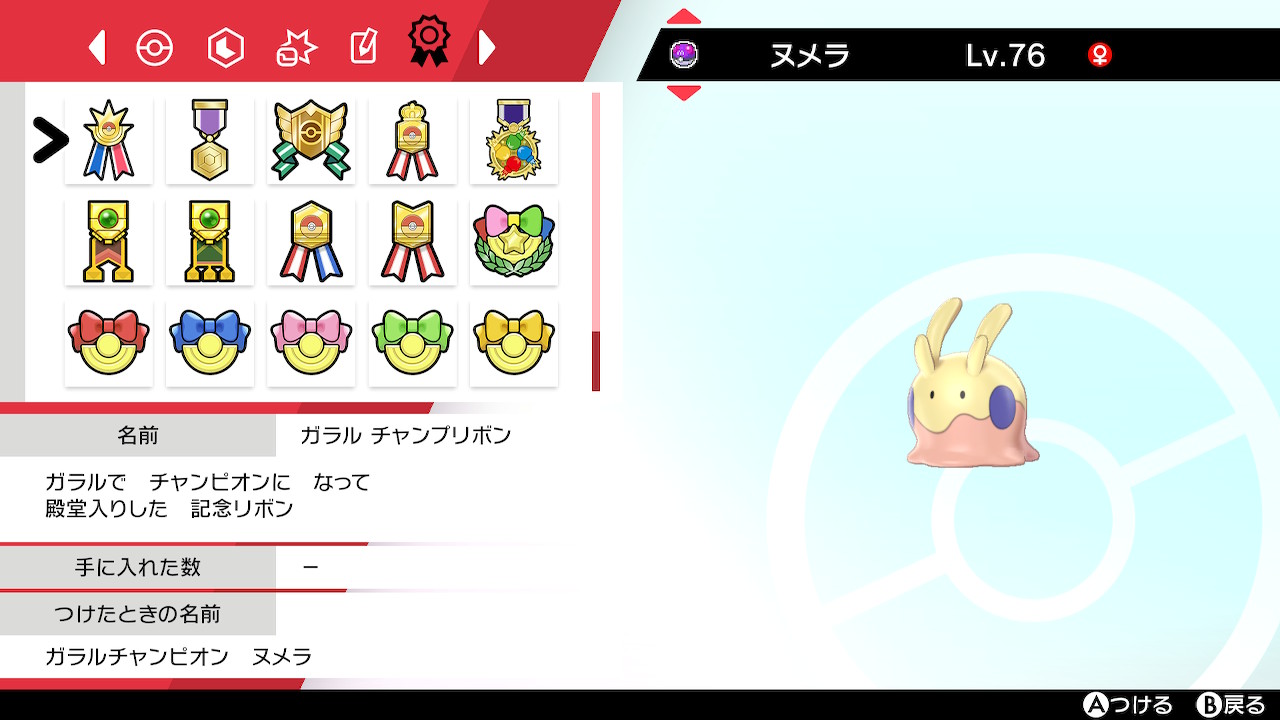
Task: Click the right arrow to change category
Action: [x=487, y=45]
